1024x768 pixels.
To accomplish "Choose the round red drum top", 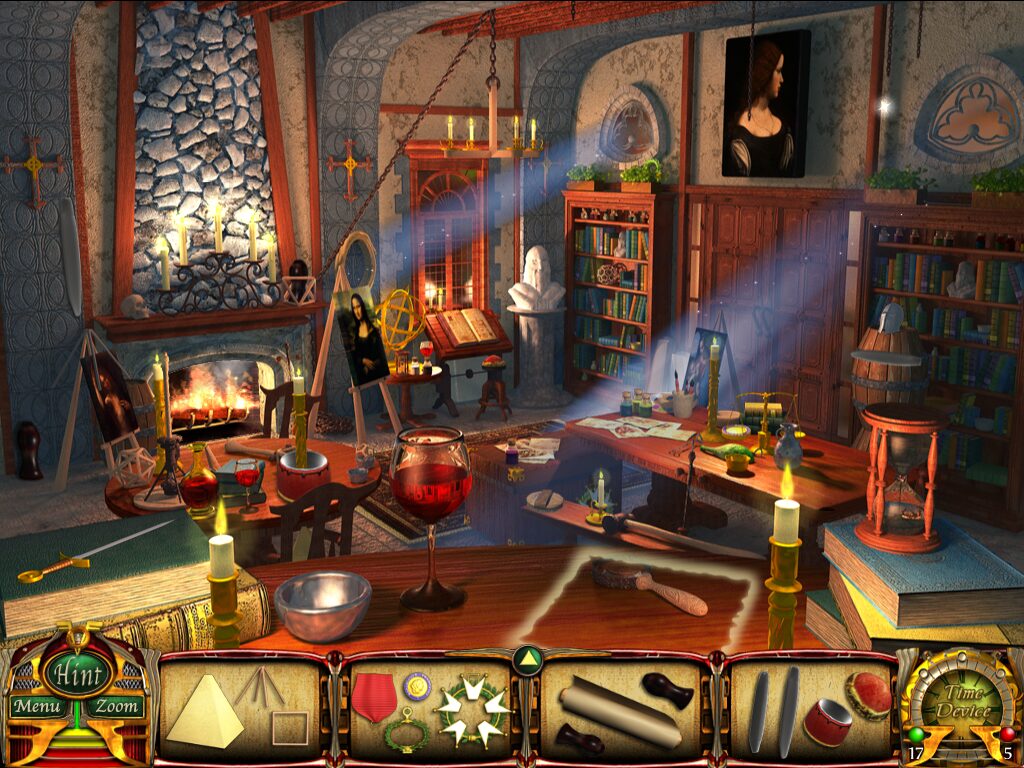I will click(868, 695).
